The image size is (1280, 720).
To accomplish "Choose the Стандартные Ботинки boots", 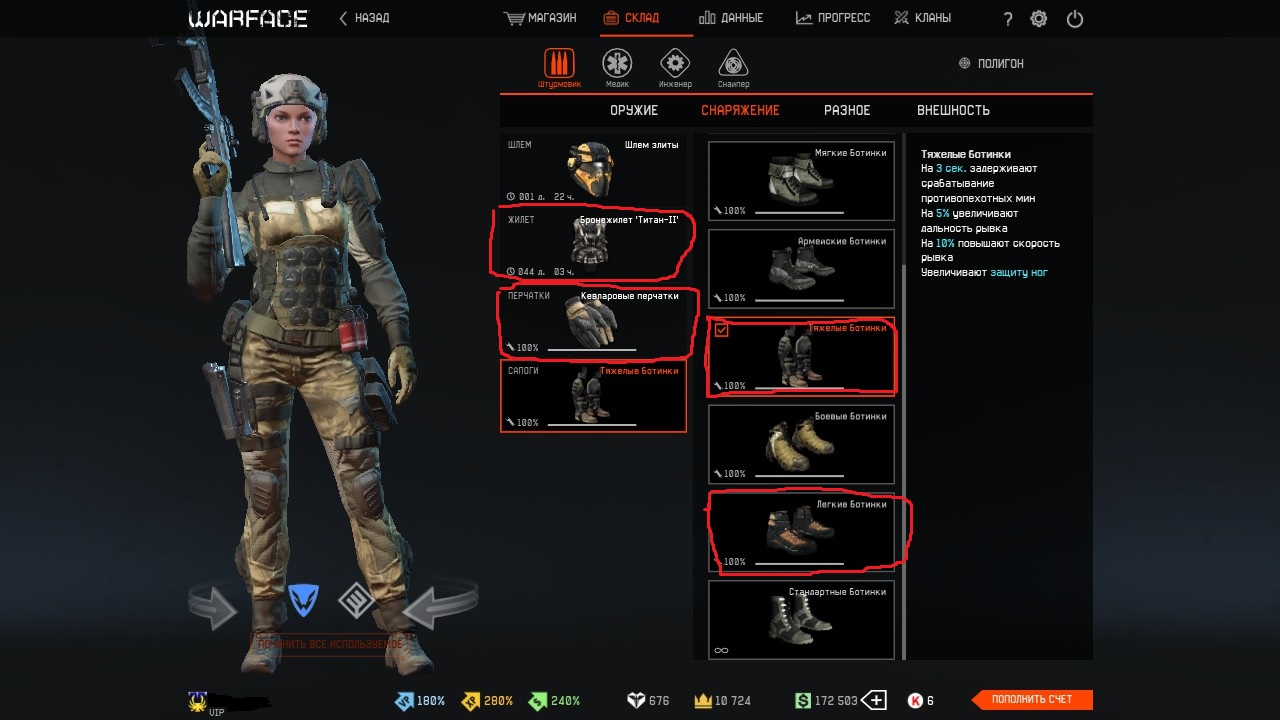I will click(801, 620).
